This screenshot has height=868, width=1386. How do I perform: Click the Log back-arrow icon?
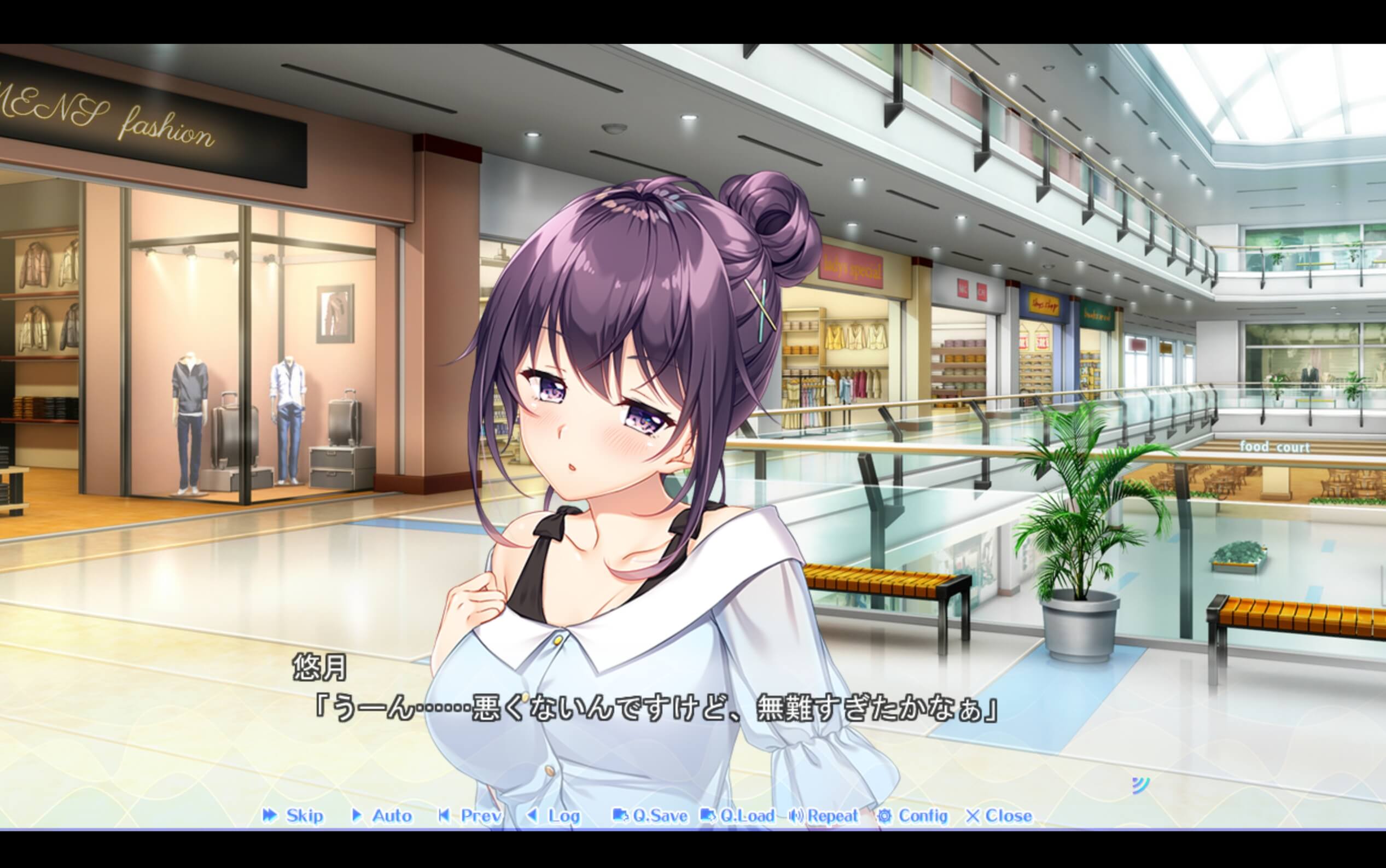click(x=533, y=817)
